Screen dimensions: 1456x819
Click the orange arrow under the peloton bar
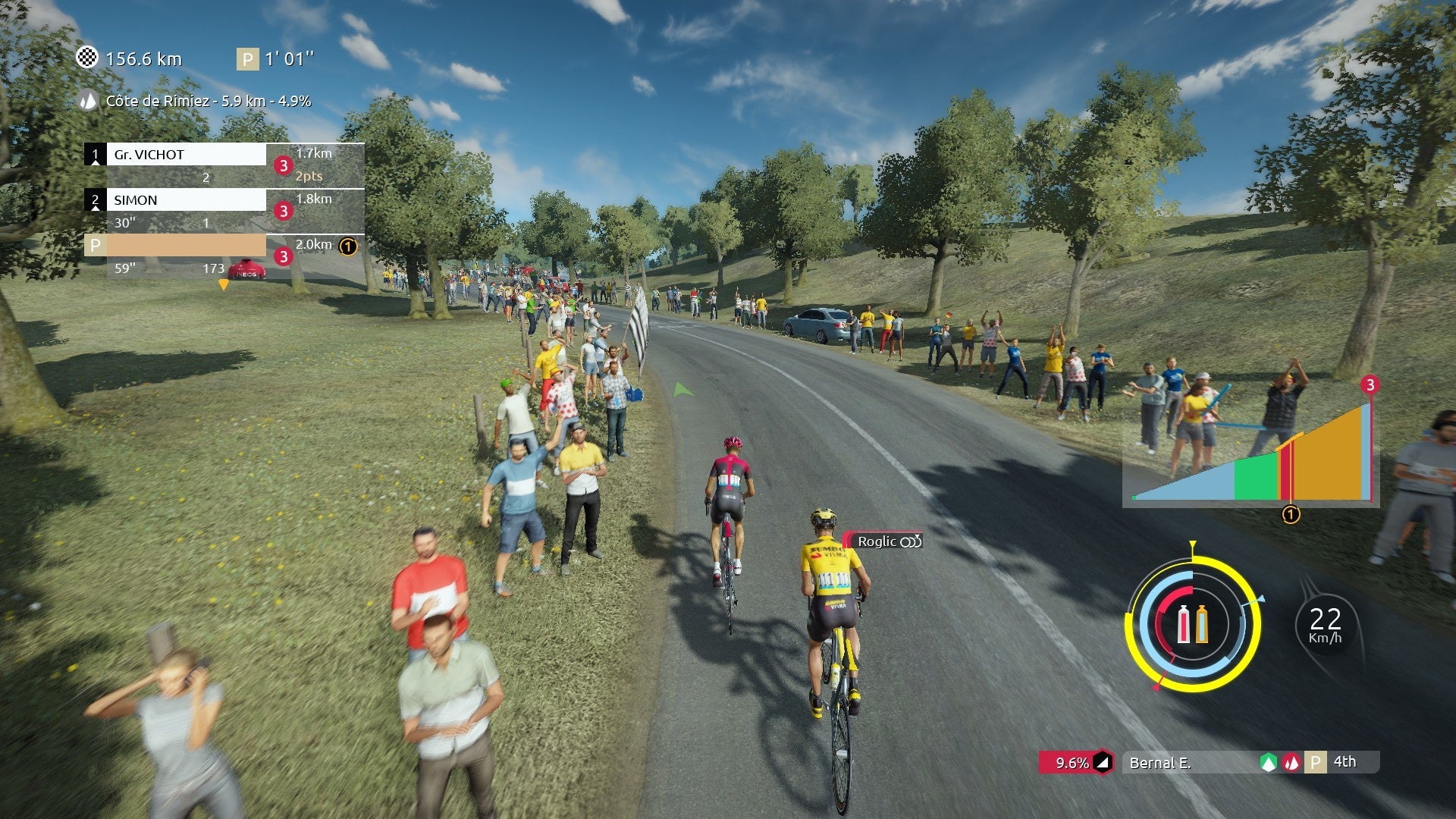pyautogui.click(x=223, y=283)
